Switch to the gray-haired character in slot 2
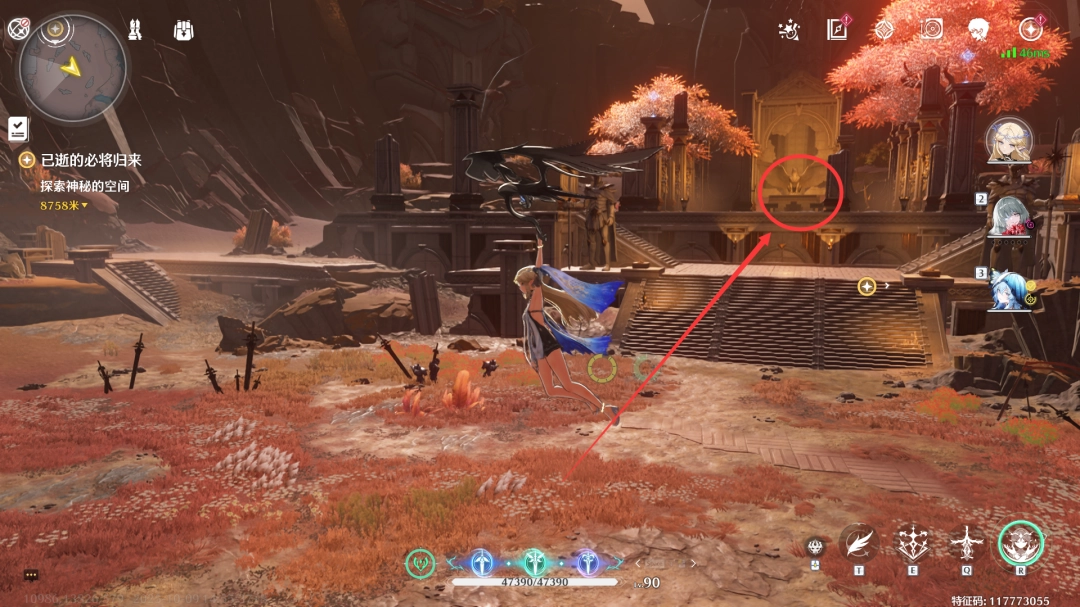The width and height of the screenshot is (1080, 607). (1012, 215)
